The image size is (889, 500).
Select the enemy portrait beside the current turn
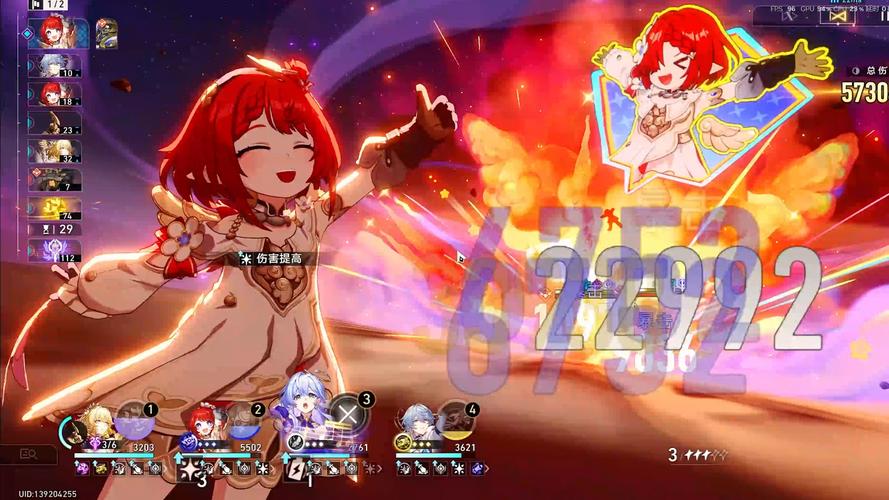point(106,34)
